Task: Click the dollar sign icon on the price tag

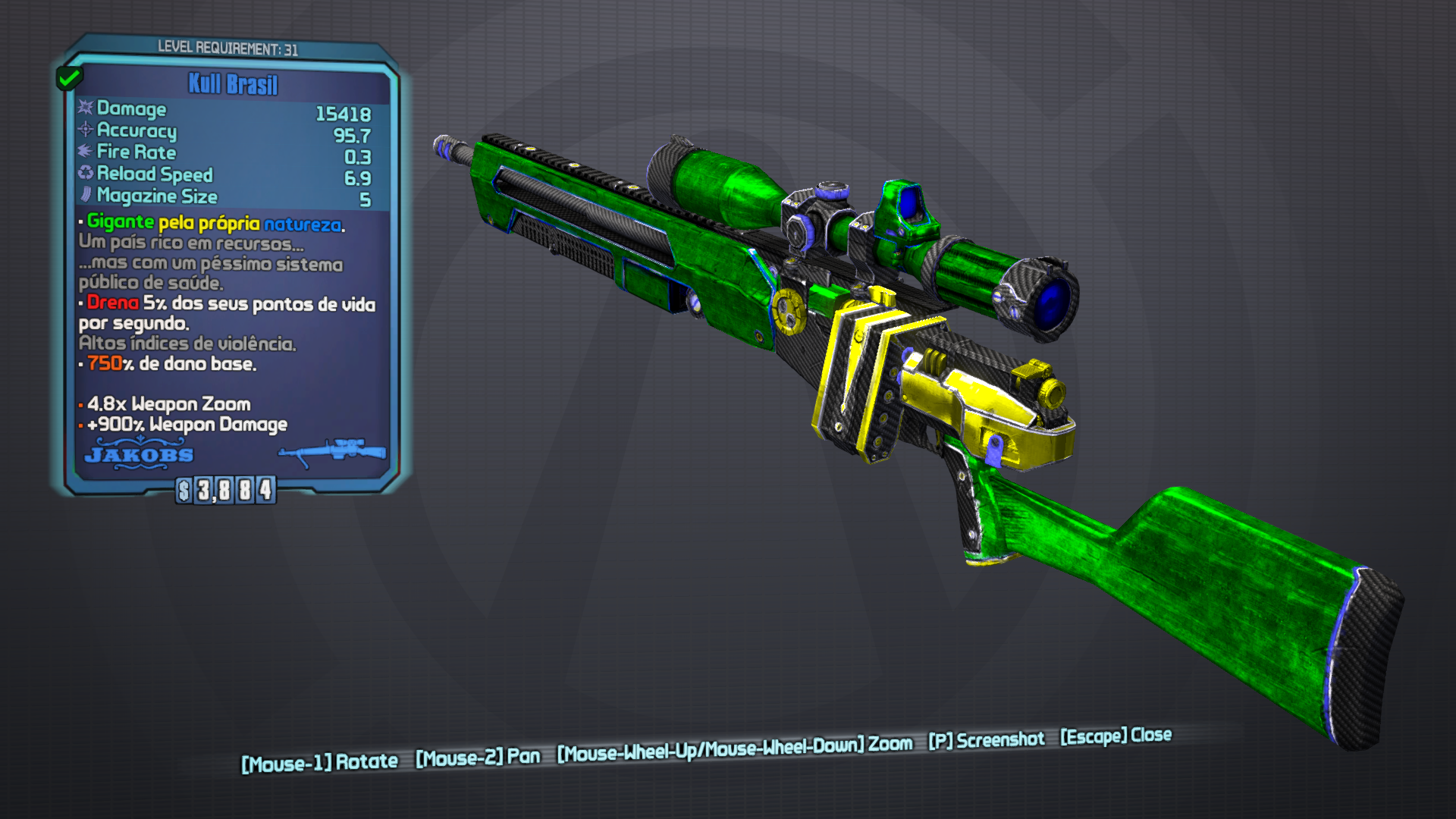Action: [183, 491]
